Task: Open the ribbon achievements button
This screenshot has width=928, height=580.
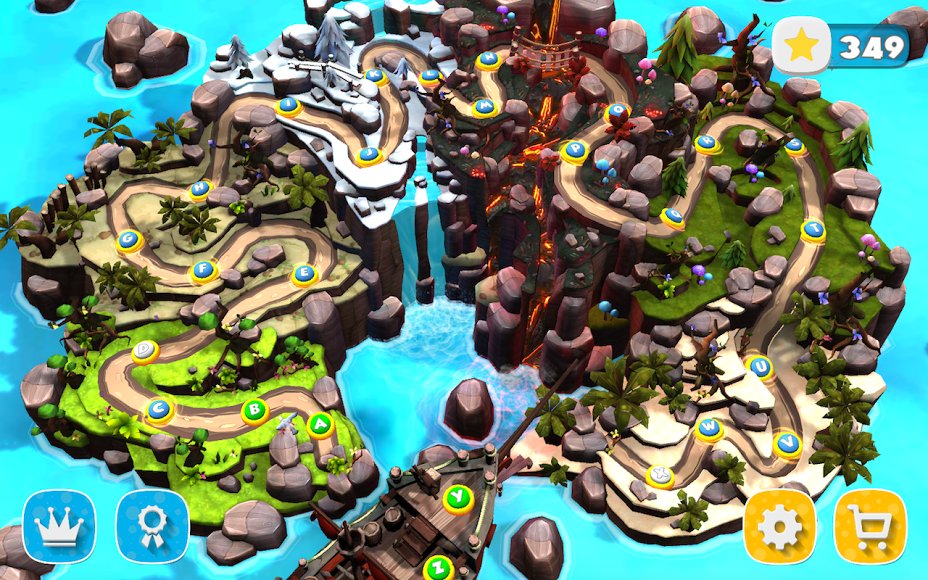Action: tap(152, 526)
